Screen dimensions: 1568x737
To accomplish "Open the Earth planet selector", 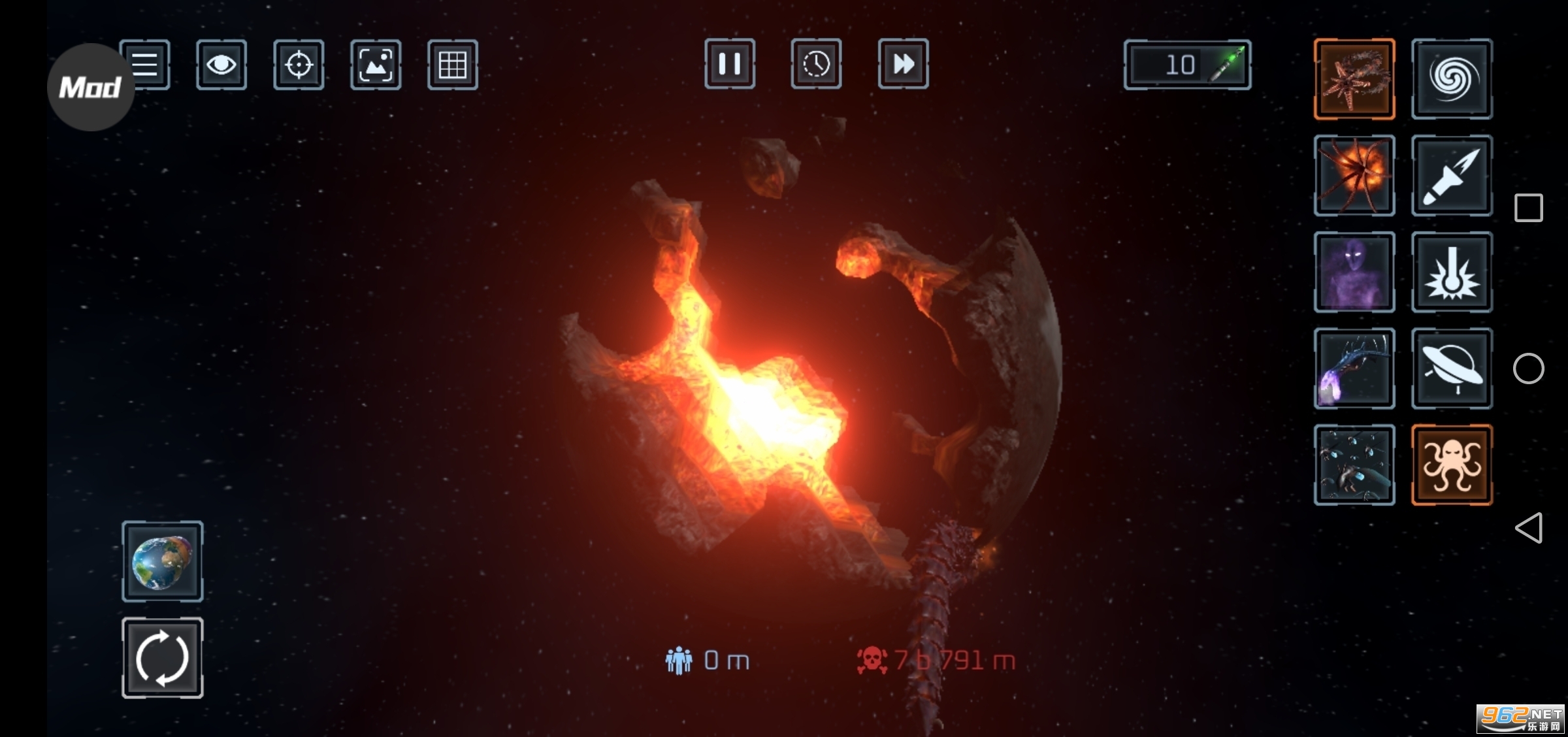I will tap(163, 561).
